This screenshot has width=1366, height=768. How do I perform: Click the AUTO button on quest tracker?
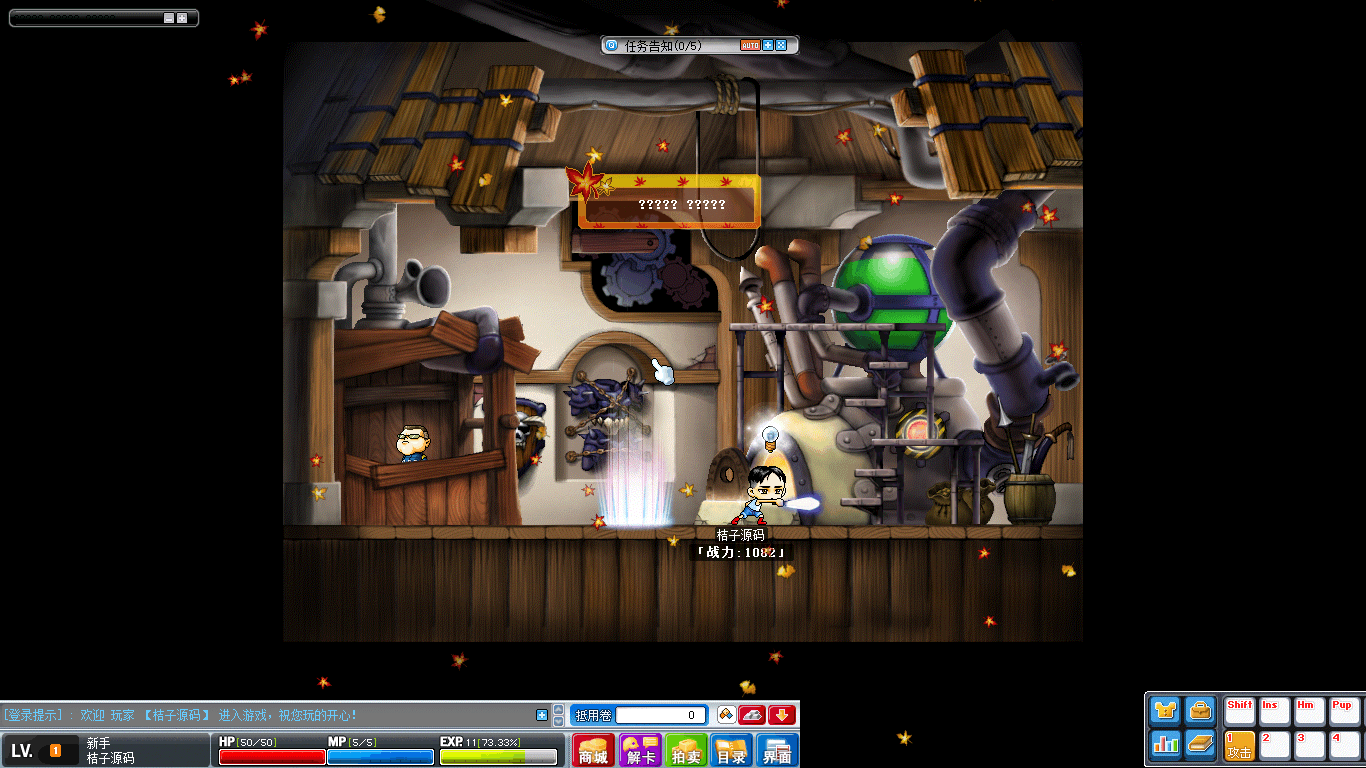(x=750, y=45)
